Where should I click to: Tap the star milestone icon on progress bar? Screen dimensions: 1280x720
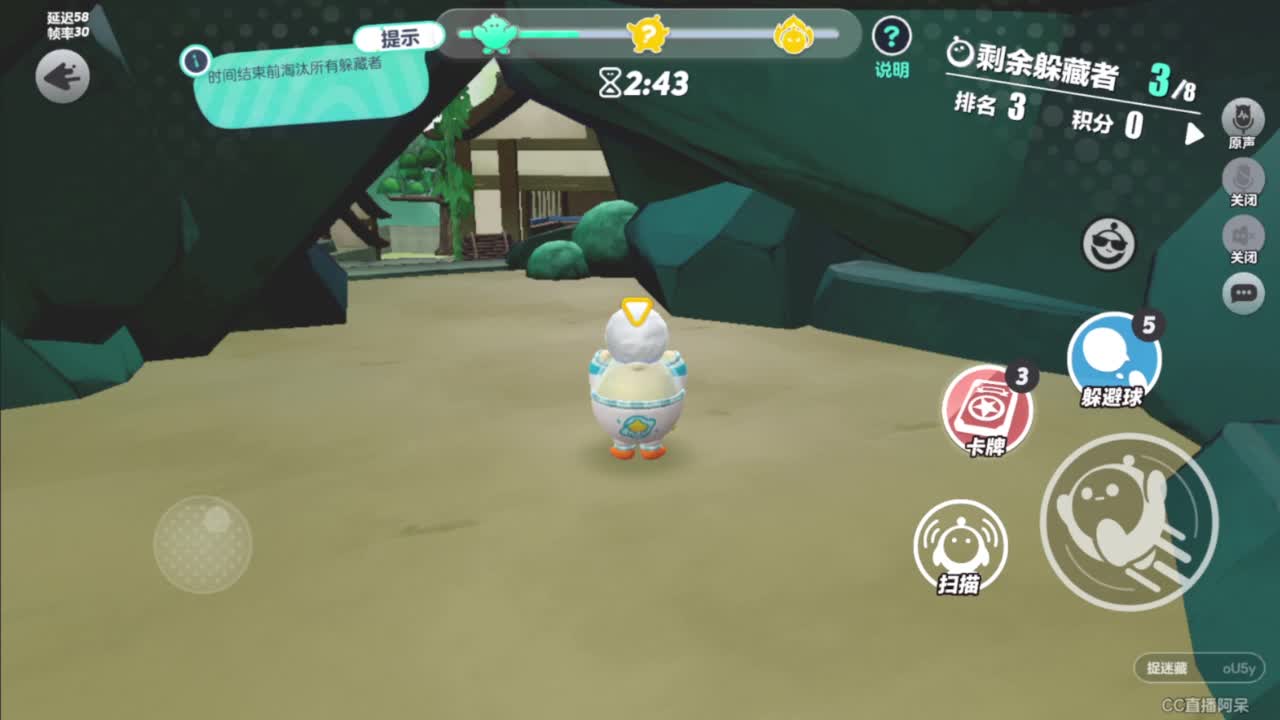650,33
